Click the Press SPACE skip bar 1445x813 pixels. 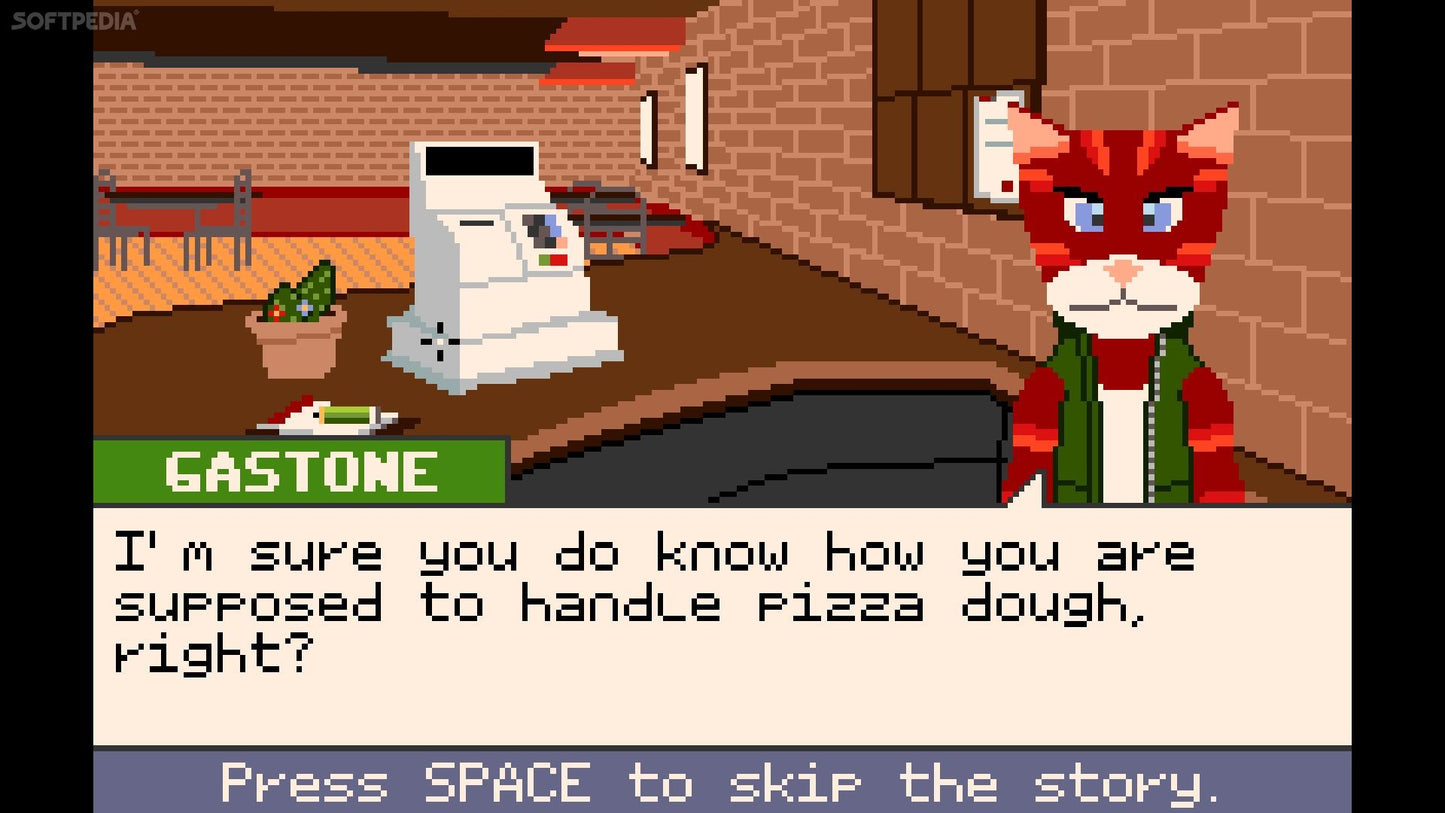click(722, 783)
